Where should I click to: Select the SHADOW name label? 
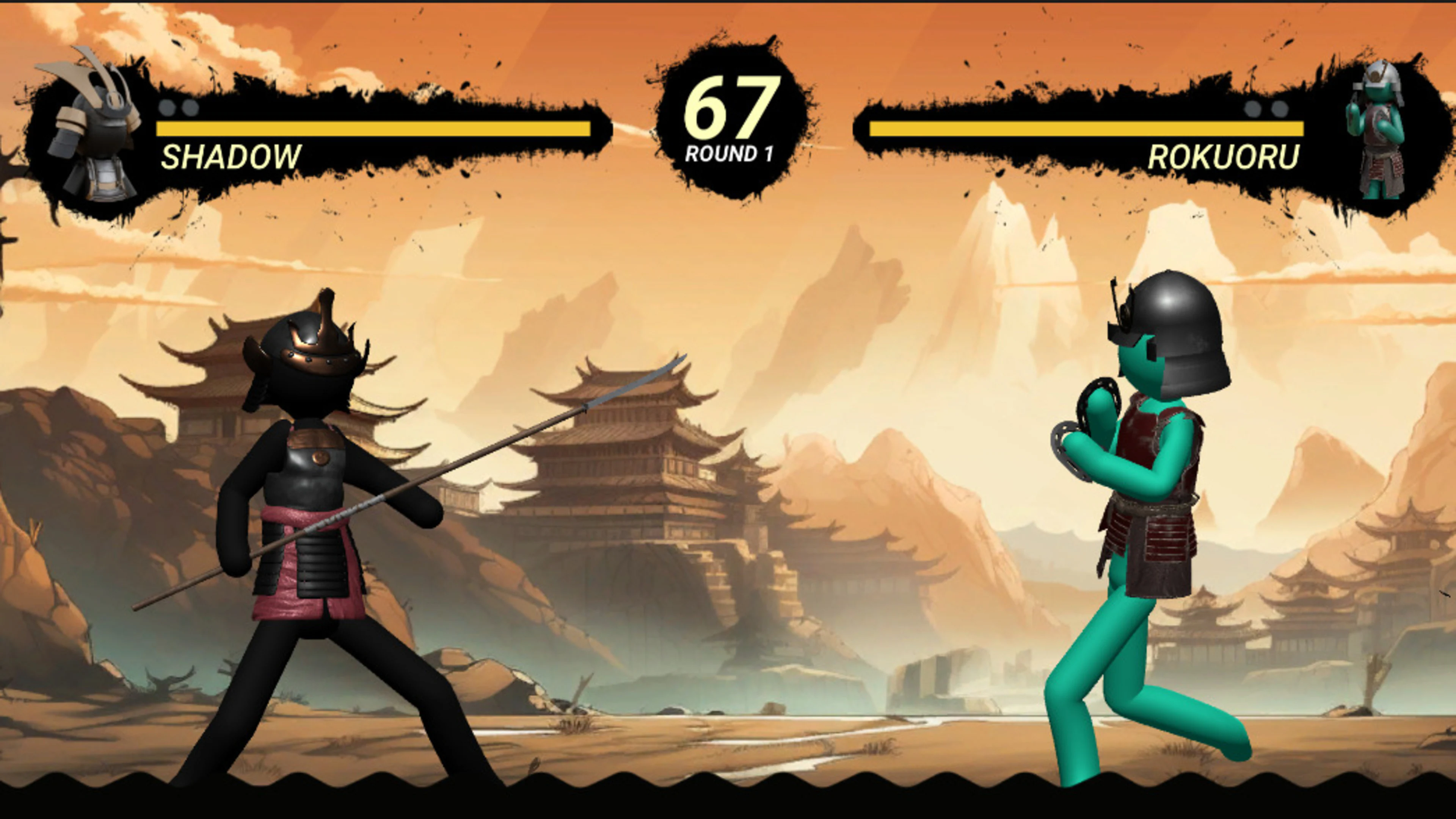click(232, 157)
